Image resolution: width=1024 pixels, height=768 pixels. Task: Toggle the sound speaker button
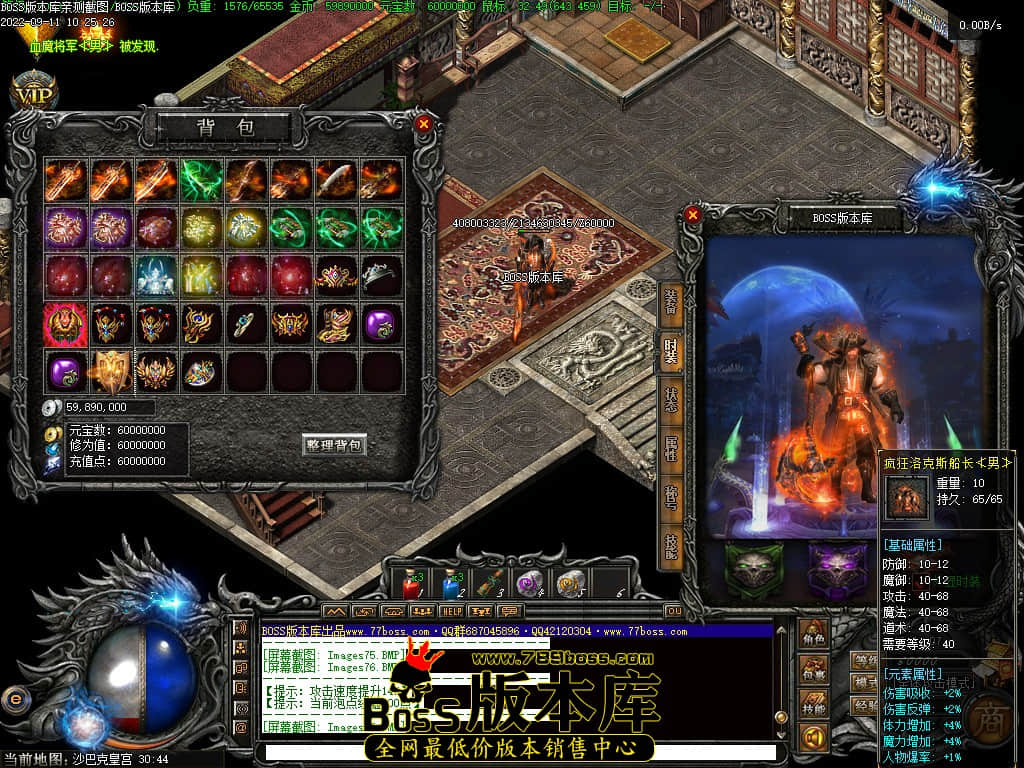814,738
